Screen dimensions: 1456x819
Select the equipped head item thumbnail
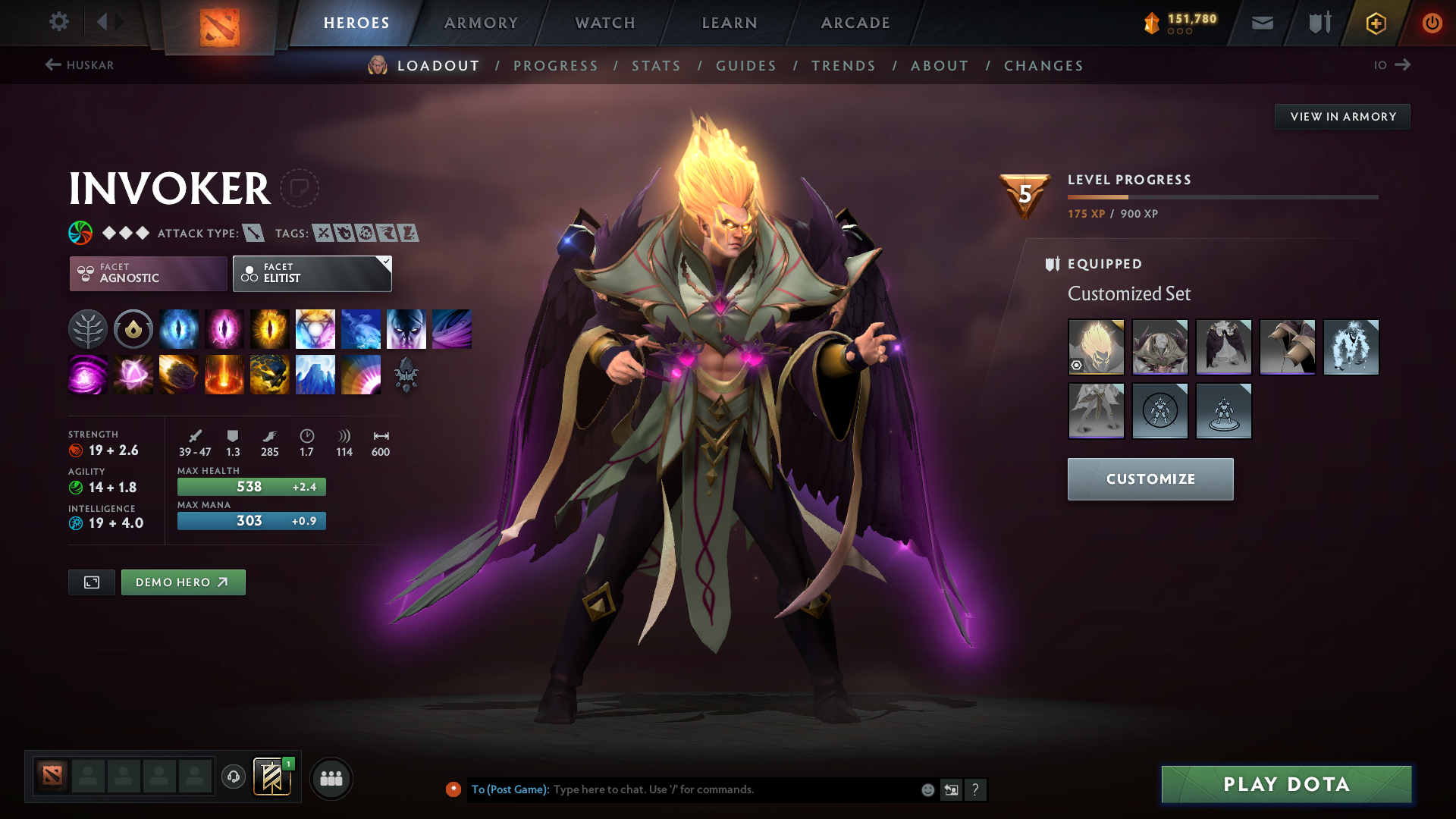(x=1097, y=347)
